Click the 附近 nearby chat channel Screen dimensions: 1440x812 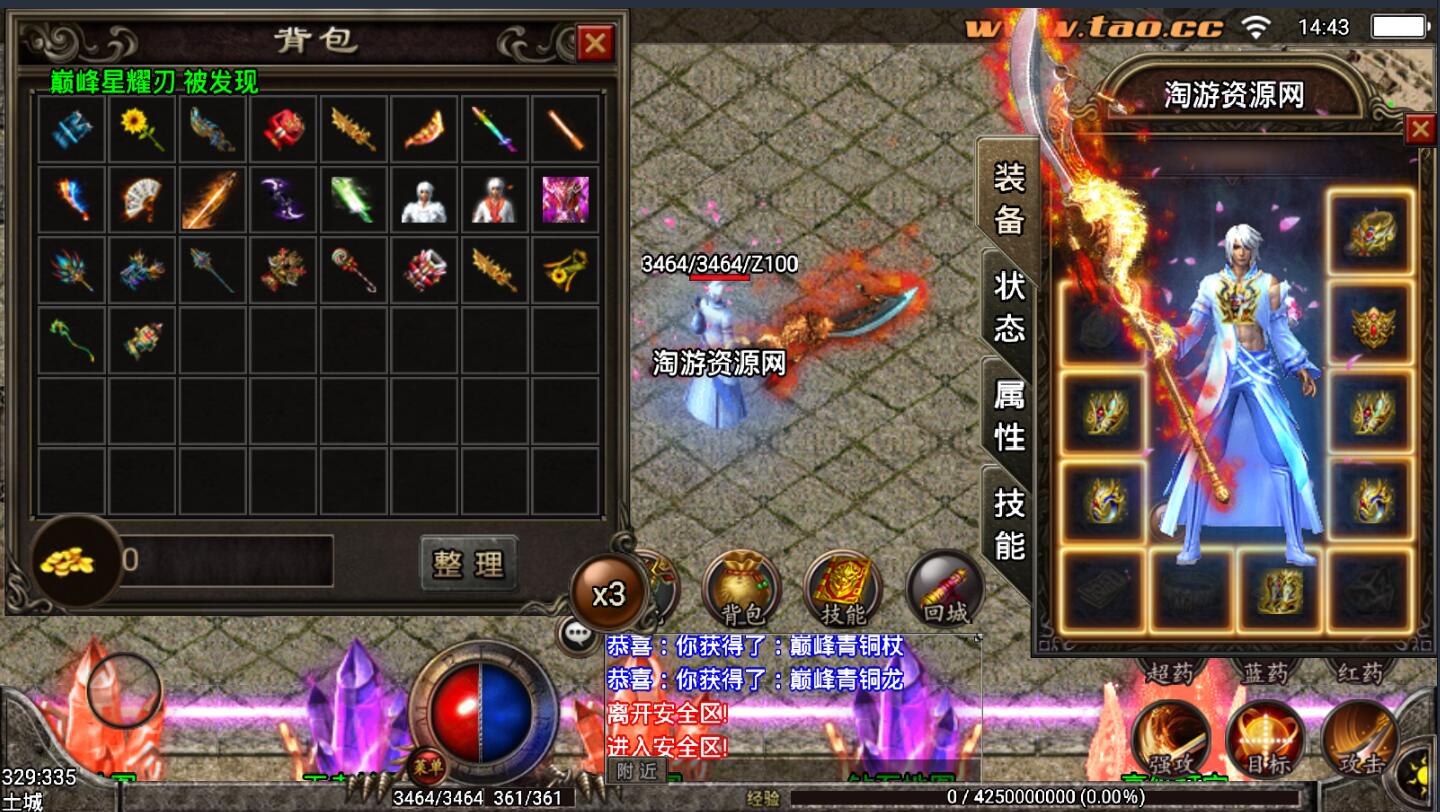637,770
